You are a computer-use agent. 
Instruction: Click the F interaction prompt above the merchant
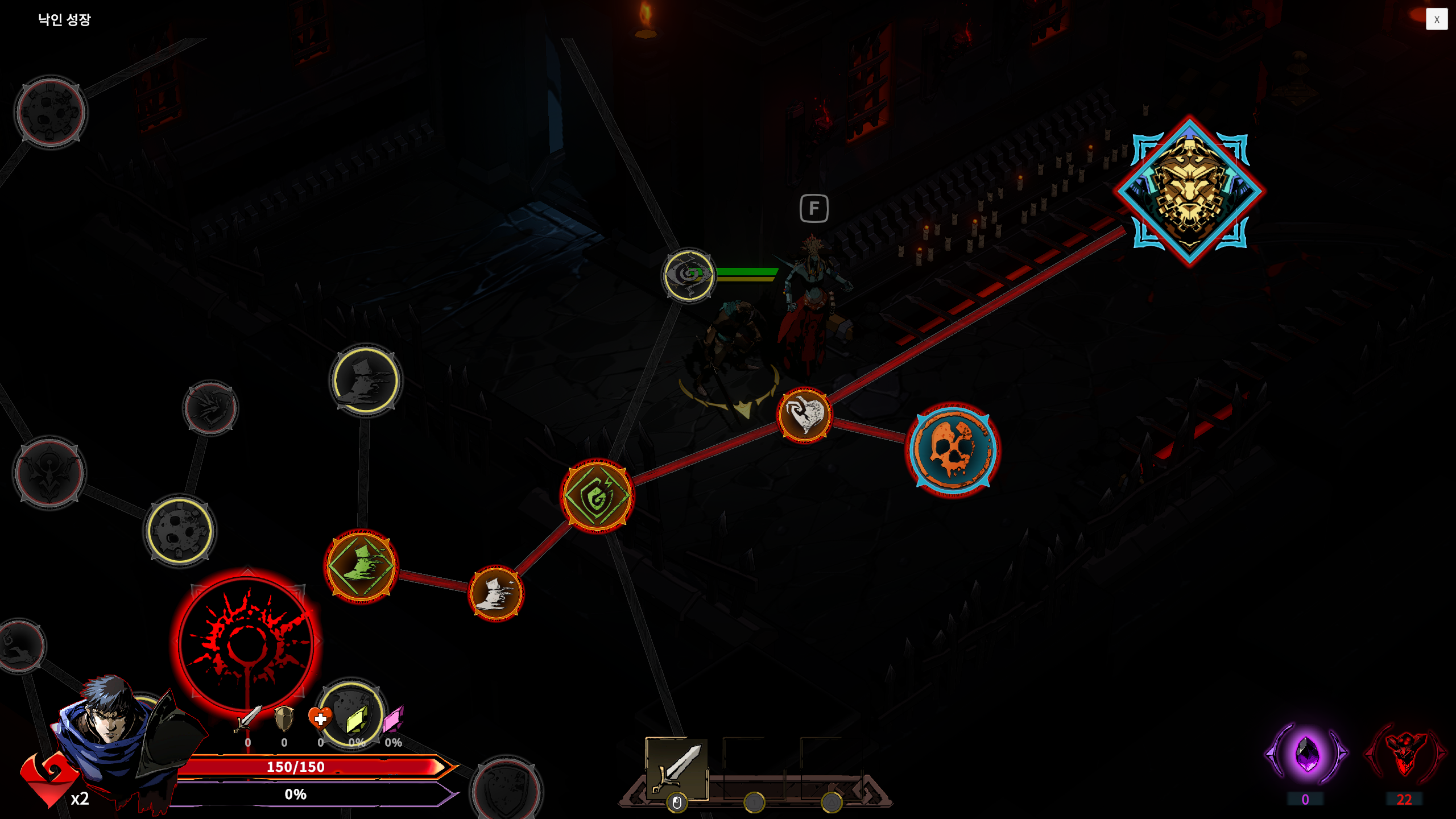coord(814,208)
